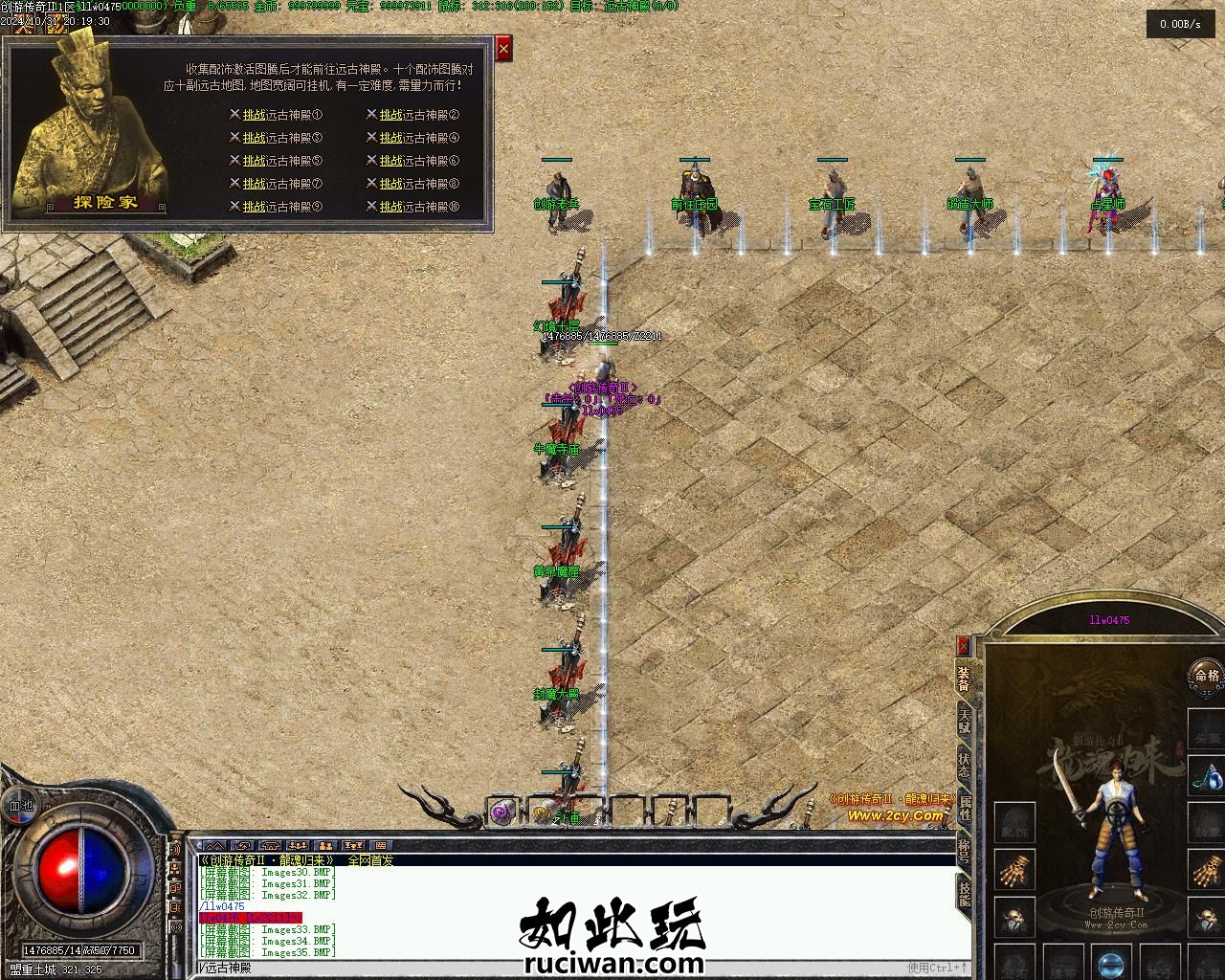
Task: Click the round 命格 button
Action: (1205, 676)
